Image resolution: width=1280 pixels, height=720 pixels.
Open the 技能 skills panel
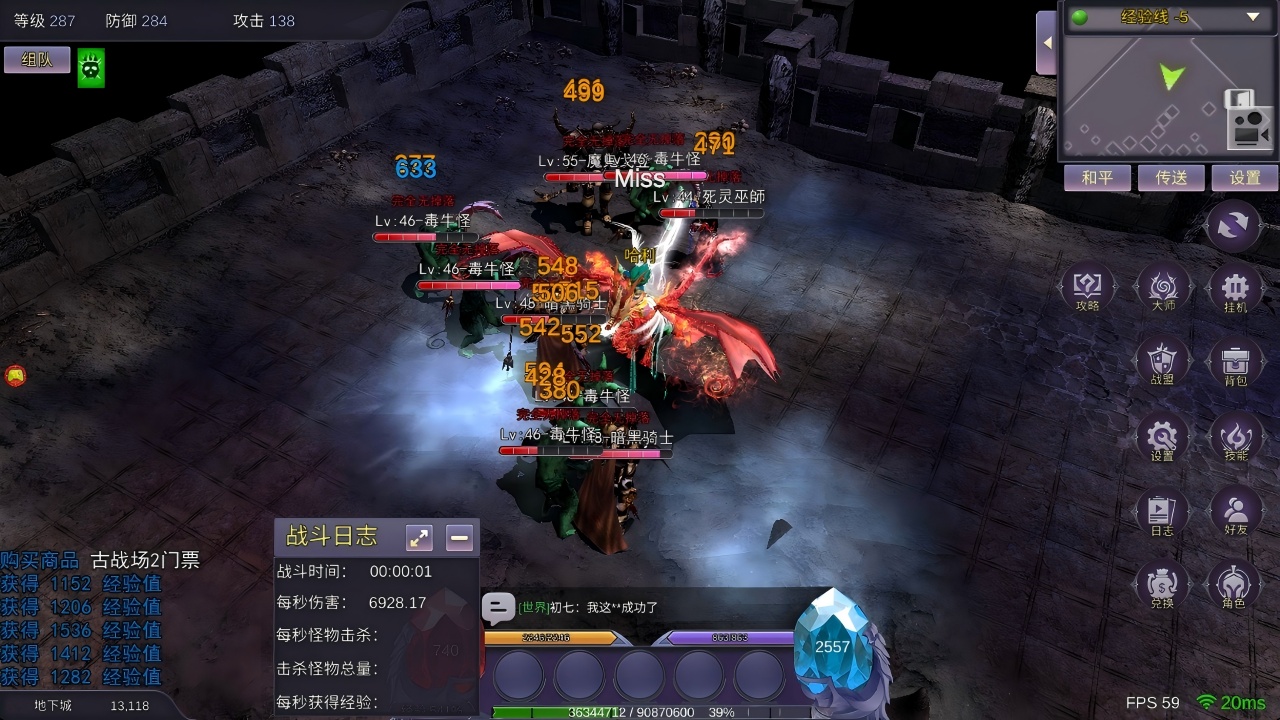tap(1235, 438)
